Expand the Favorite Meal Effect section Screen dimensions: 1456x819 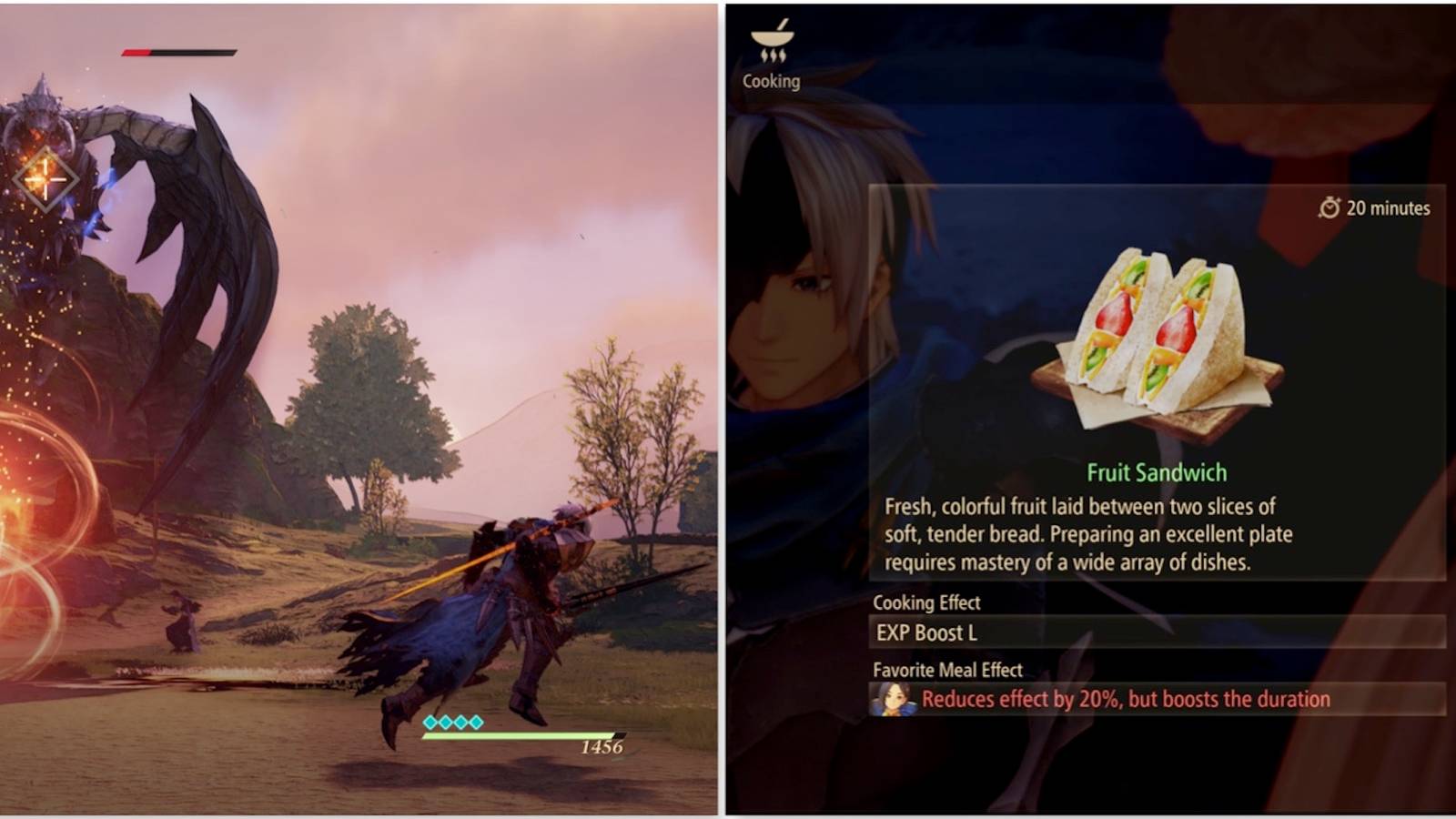coord(948,670)
